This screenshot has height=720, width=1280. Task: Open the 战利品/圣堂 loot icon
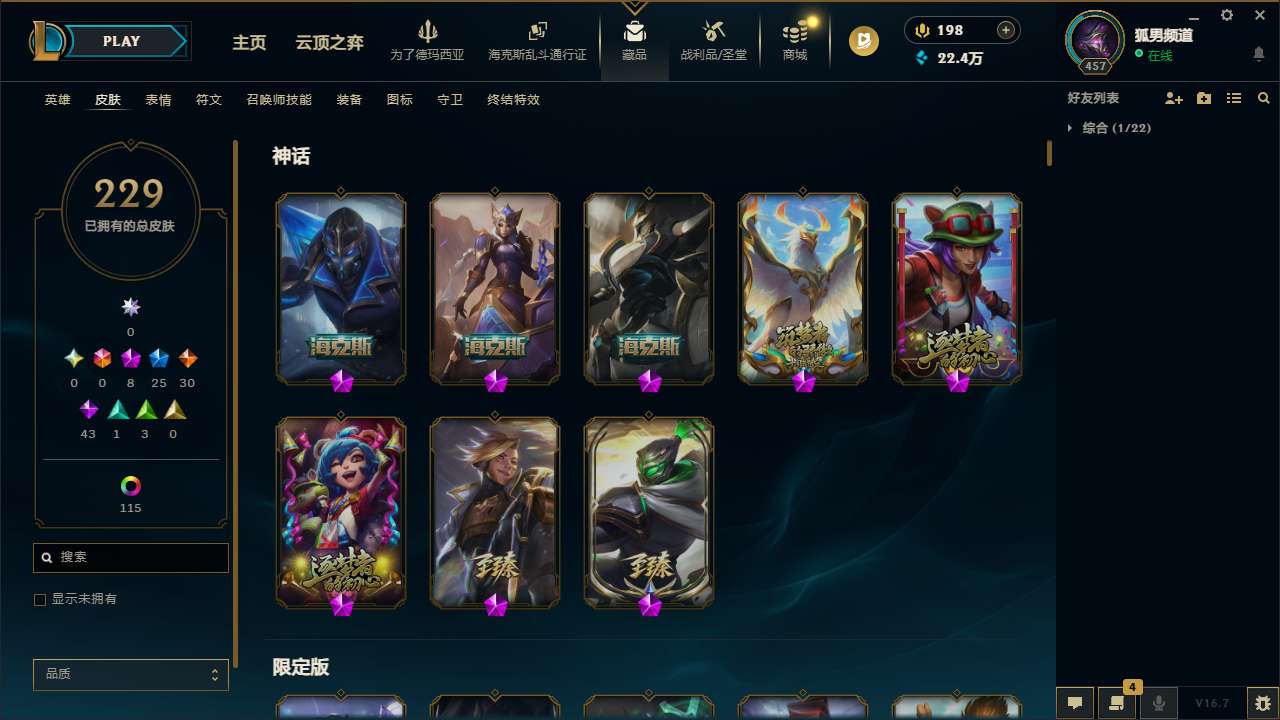pyautogui.click(x=712, y=40)
